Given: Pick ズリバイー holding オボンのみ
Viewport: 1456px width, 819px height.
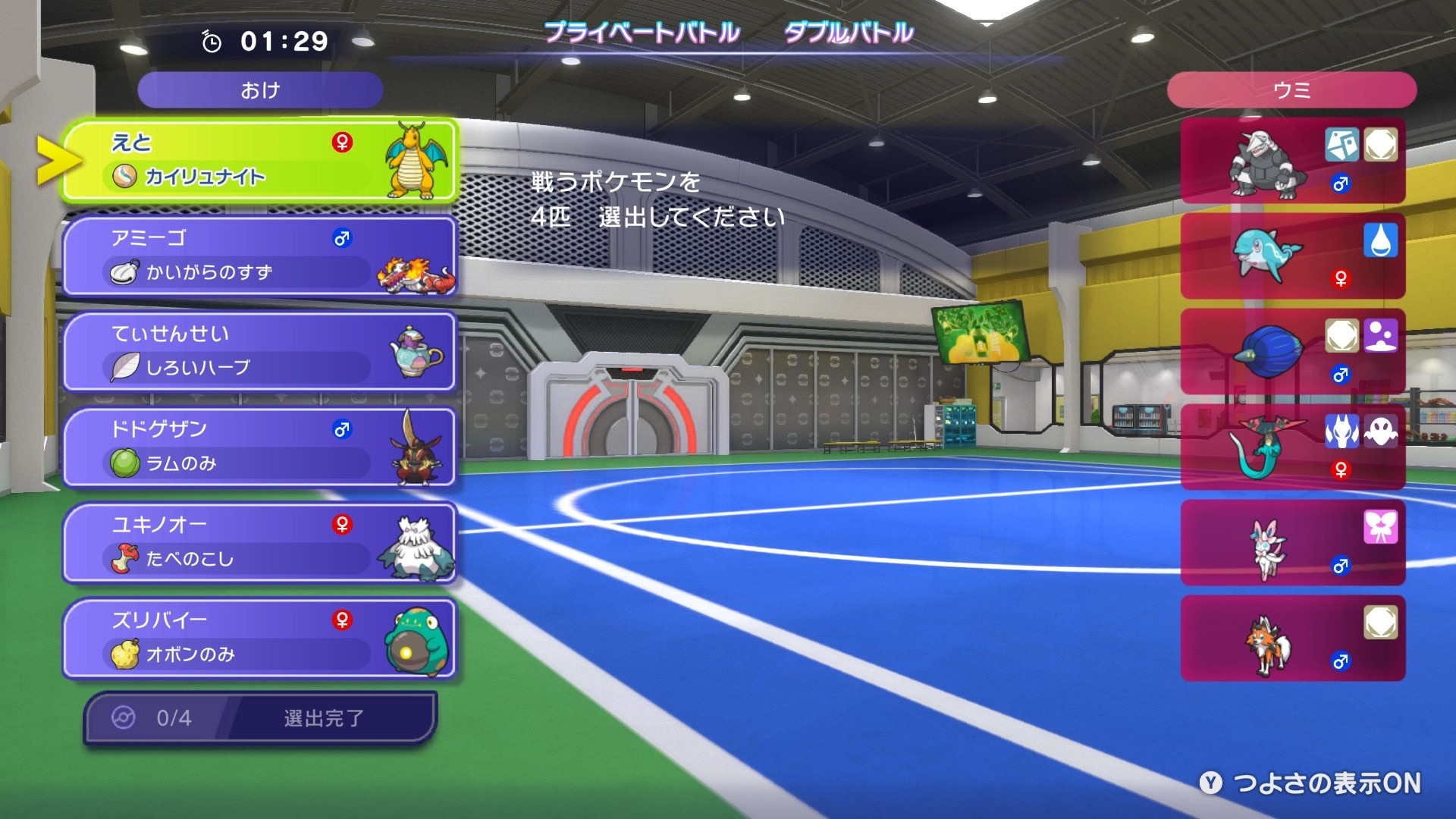Looking at the screenshot, I should pos(259,638).
